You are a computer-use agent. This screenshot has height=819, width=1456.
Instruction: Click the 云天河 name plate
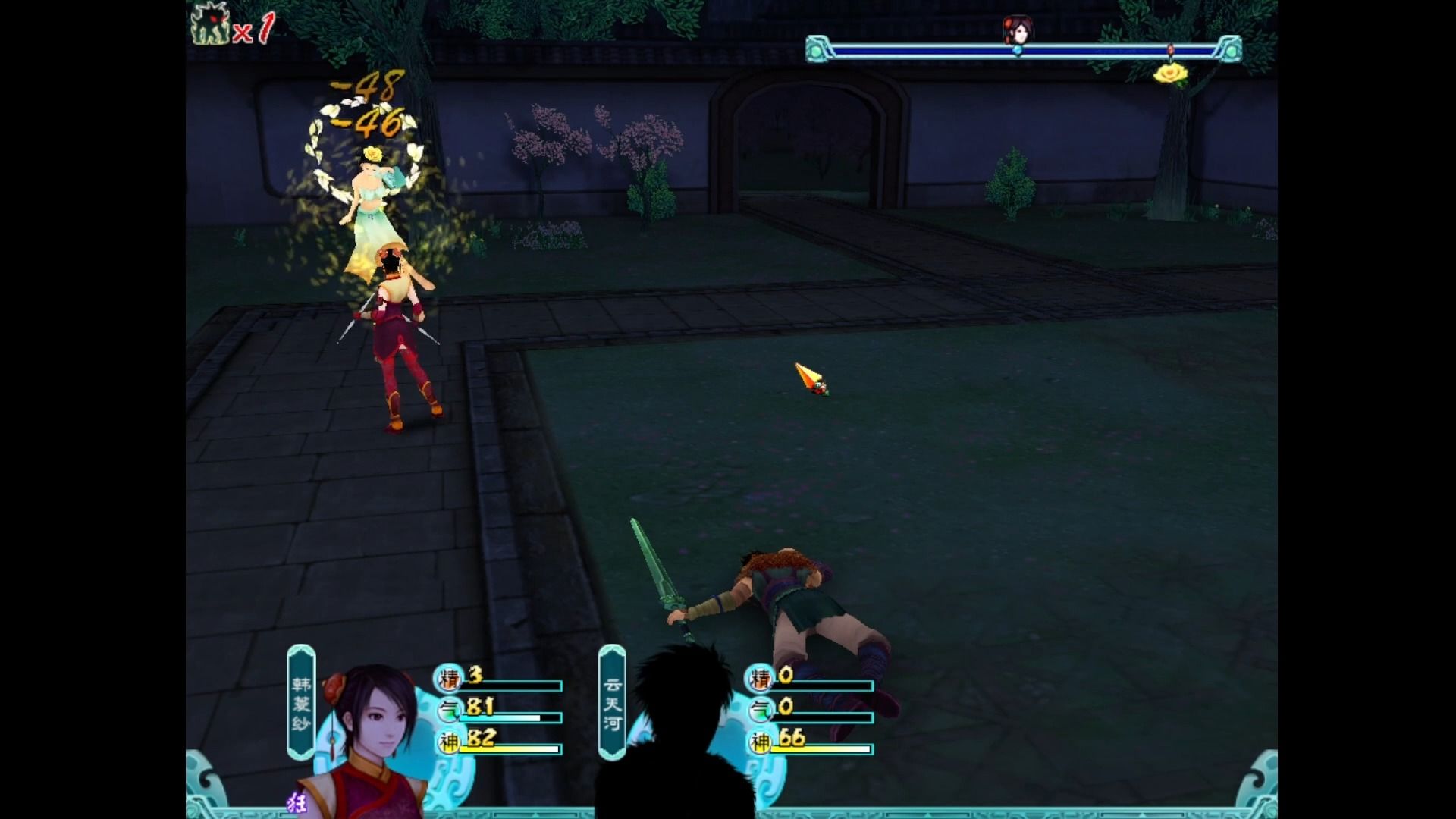click(x=612, y=701)
